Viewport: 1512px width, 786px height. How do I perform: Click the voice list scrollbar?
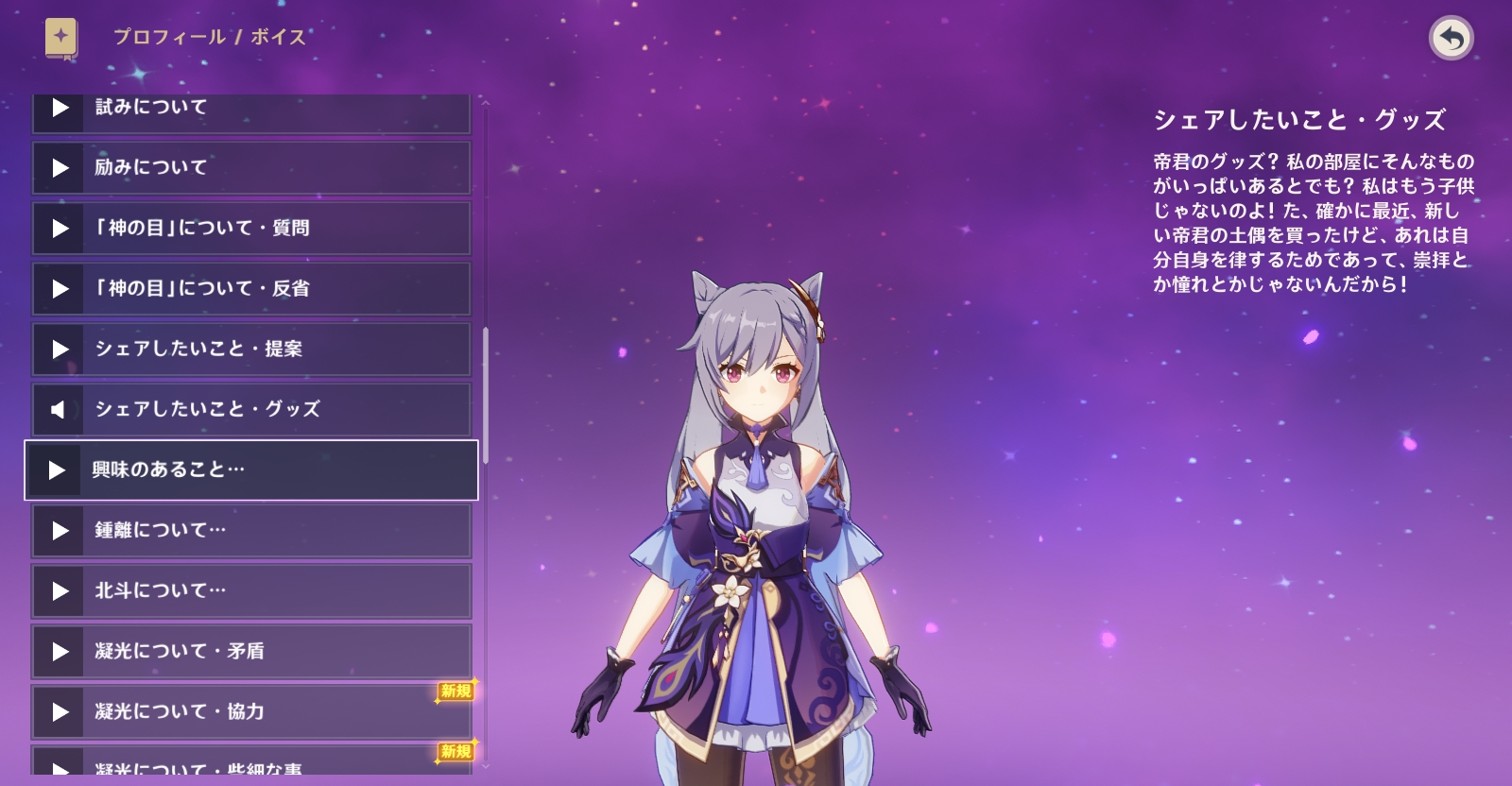[x=486, y=395]
